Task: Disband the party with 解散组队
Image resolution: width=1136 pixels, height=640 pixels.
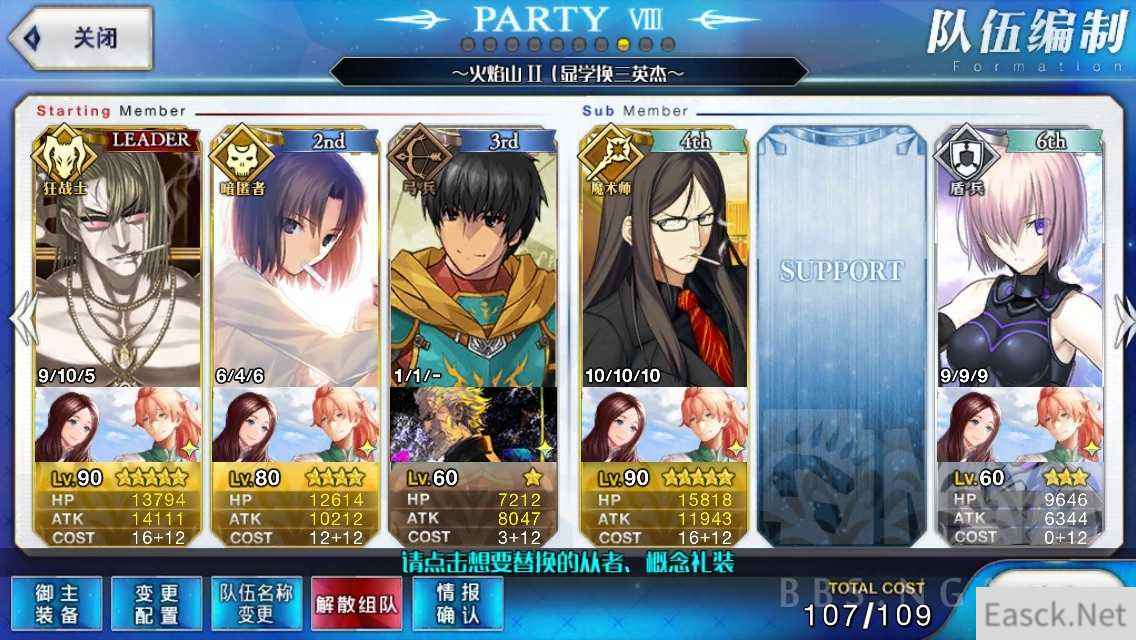Action: pyautogui.click(x=356, y=603)
